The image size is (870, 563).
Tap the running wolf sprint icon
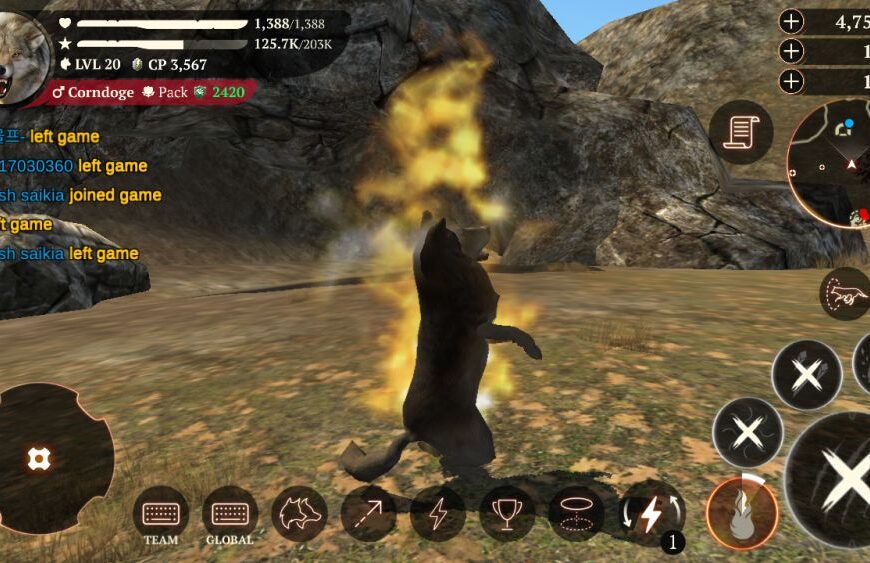click(x=845, y=294)
